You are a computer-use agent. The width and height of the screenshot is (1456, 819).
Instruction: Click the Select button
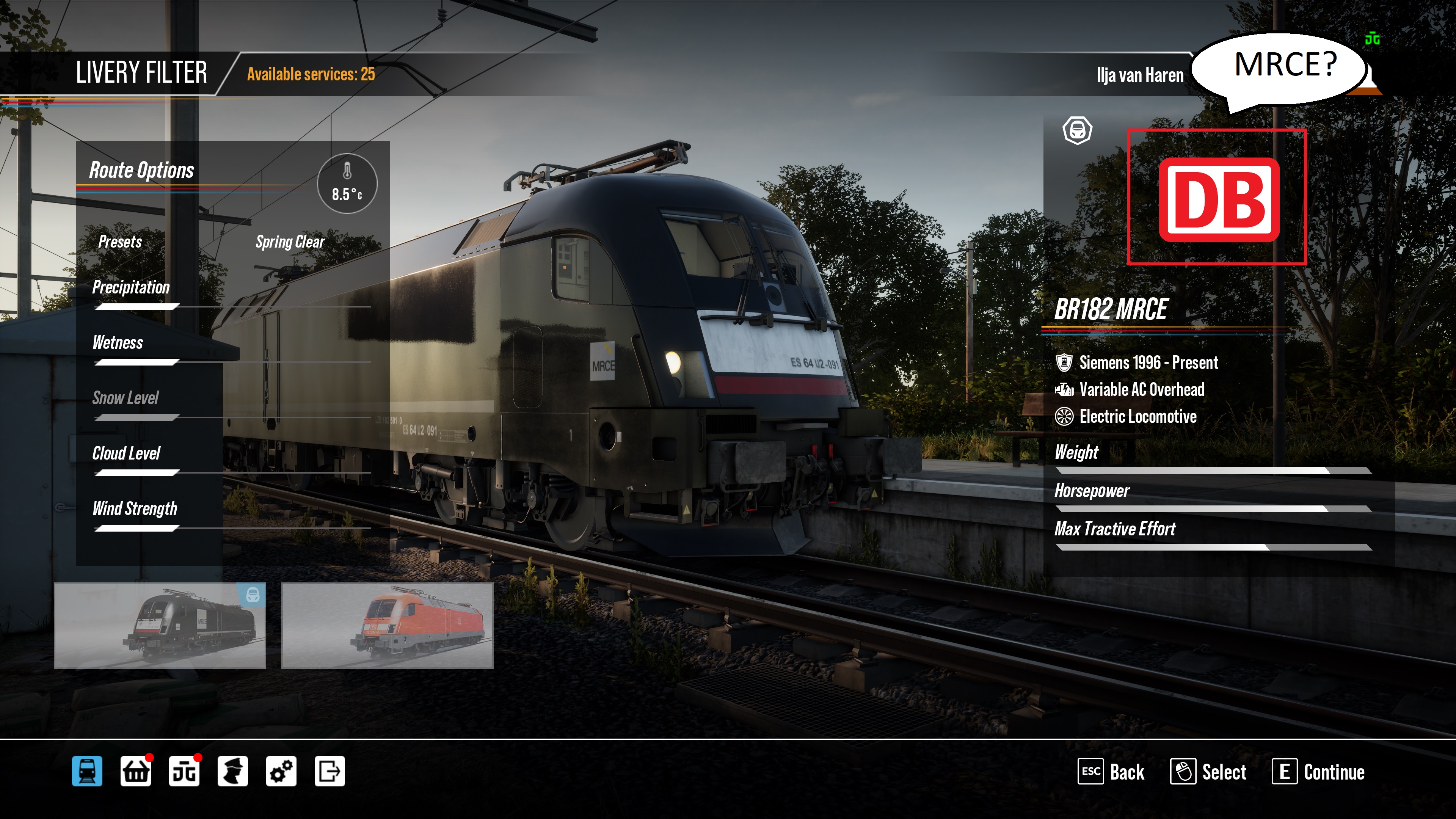tap(1208, 772)
